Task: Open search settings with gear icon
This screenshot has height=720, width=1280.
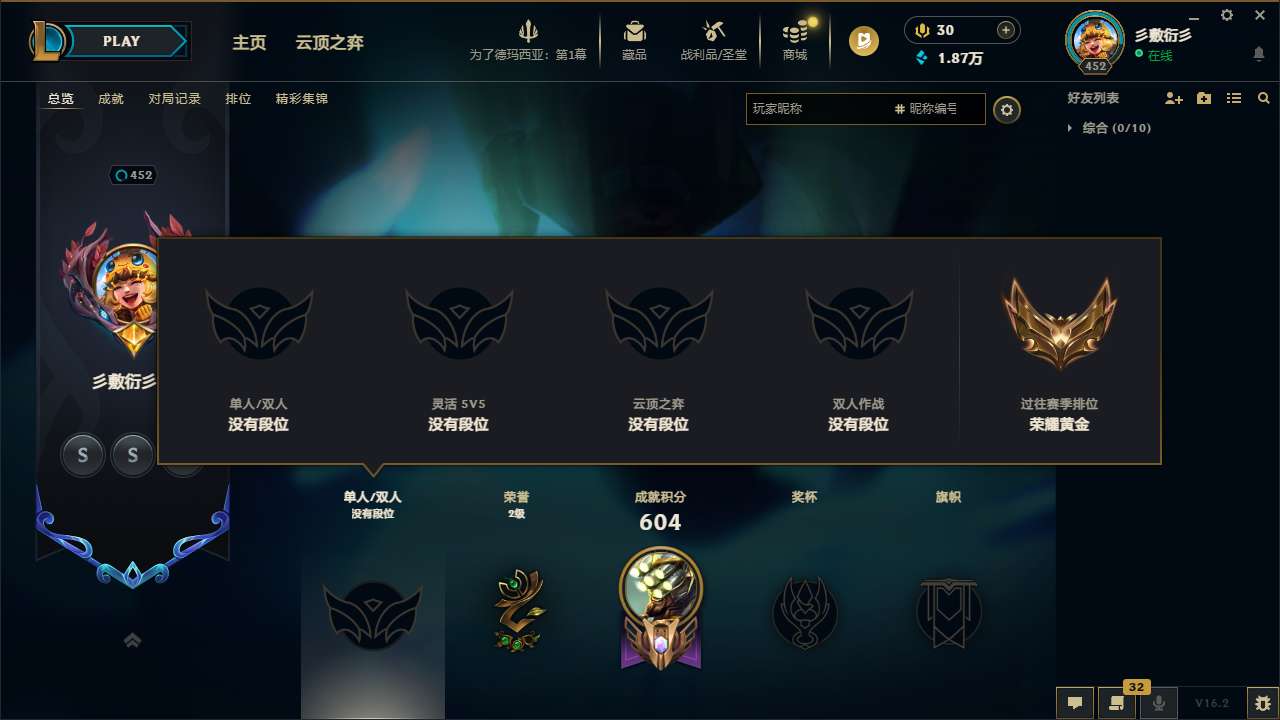Action: [1007, 110]
